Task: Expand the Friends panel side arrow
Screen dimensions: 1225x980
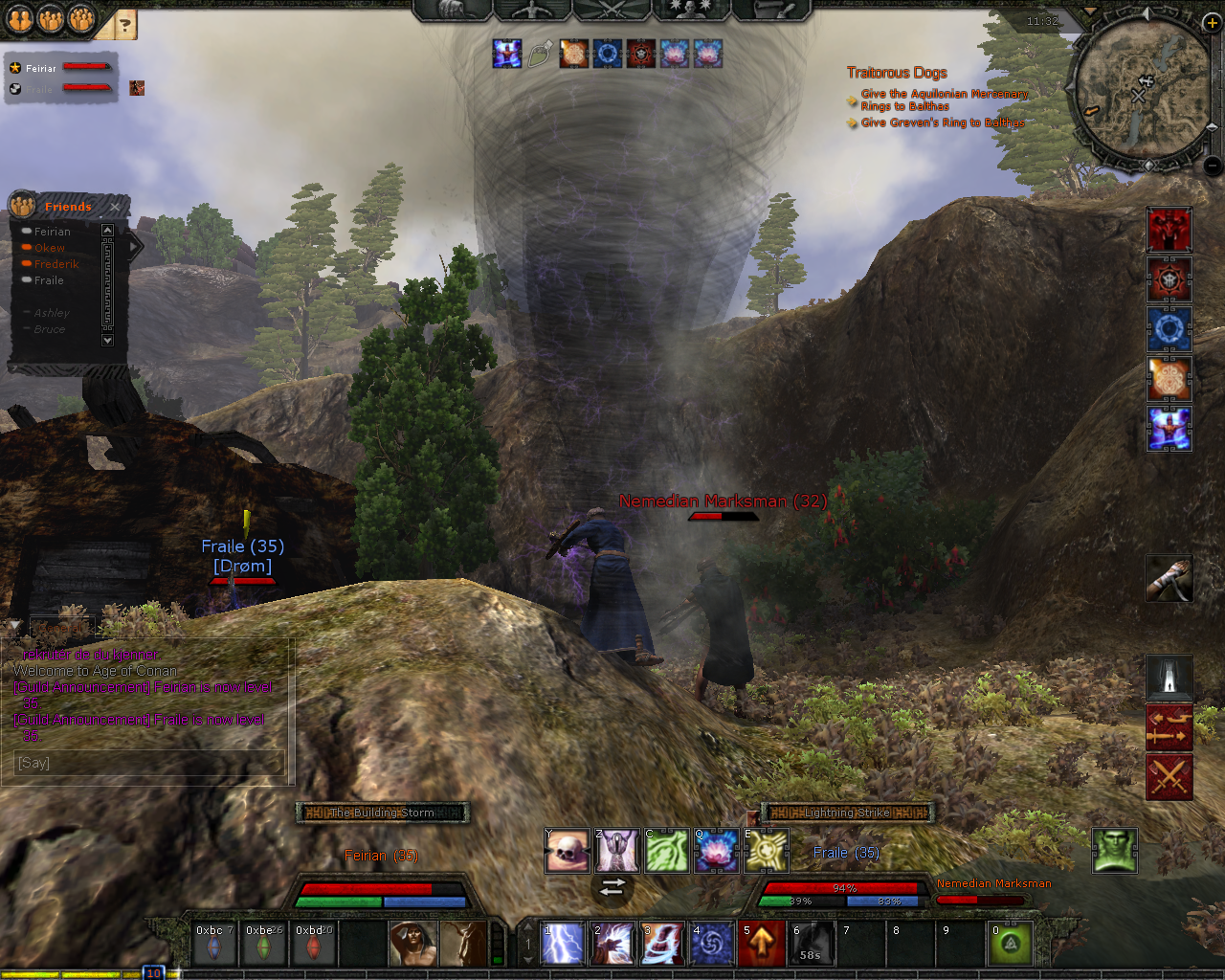Action: (x=134, y=247)
